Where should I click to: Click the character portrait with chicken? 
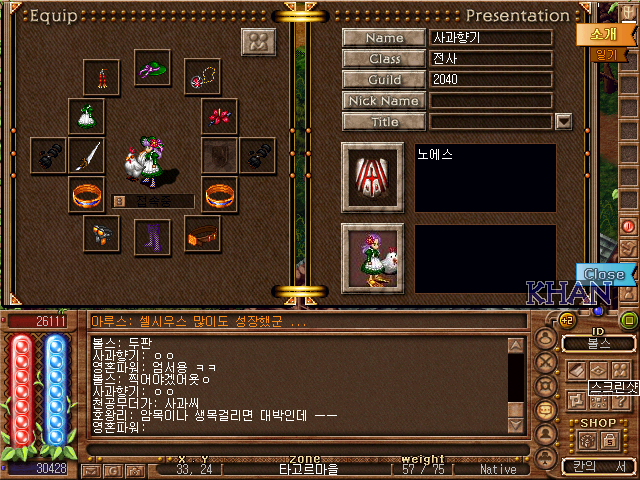point(371,257)
